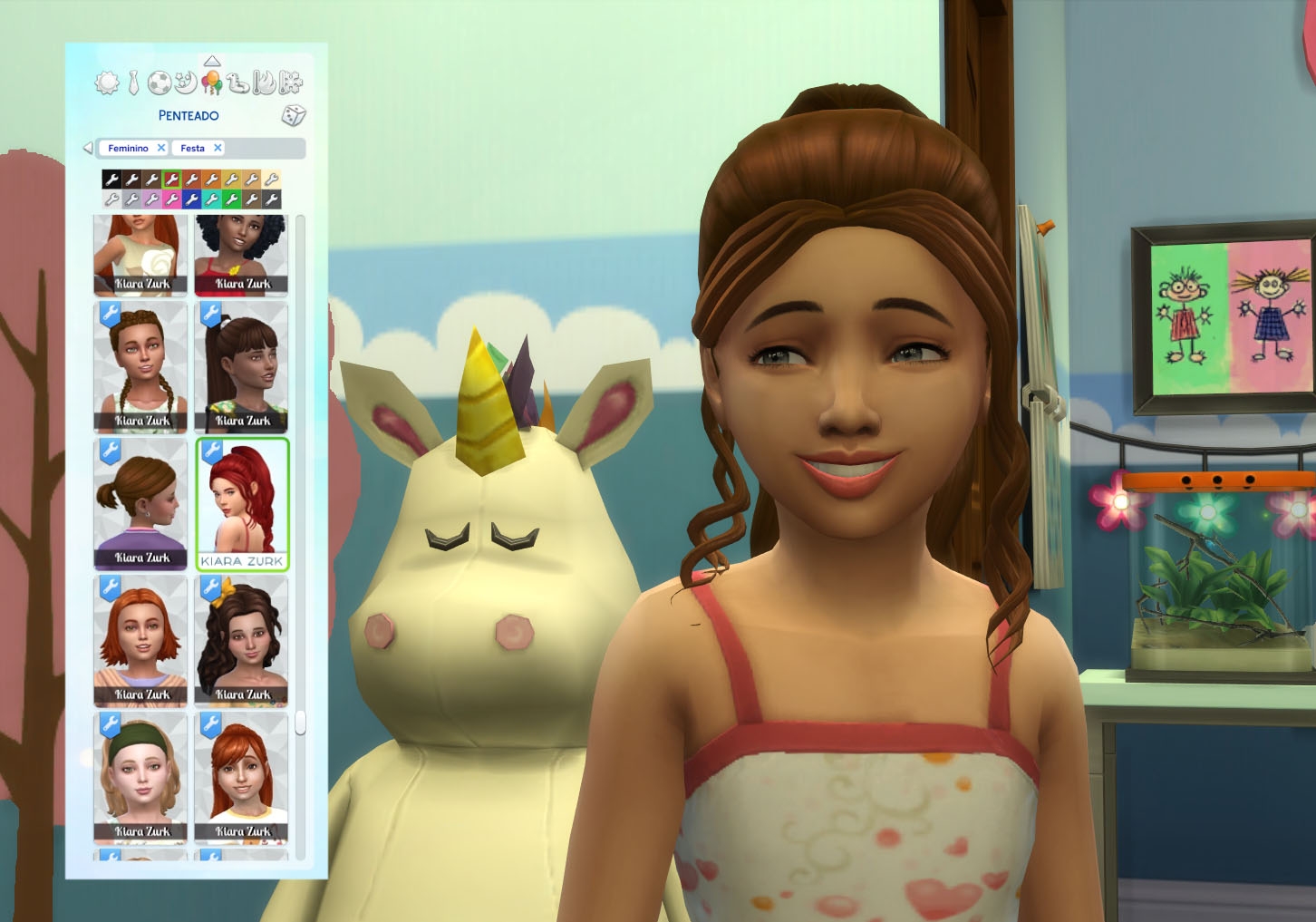Select the hot weather outfit icon
Screen dimensions: 1316x922
[264, 82]
